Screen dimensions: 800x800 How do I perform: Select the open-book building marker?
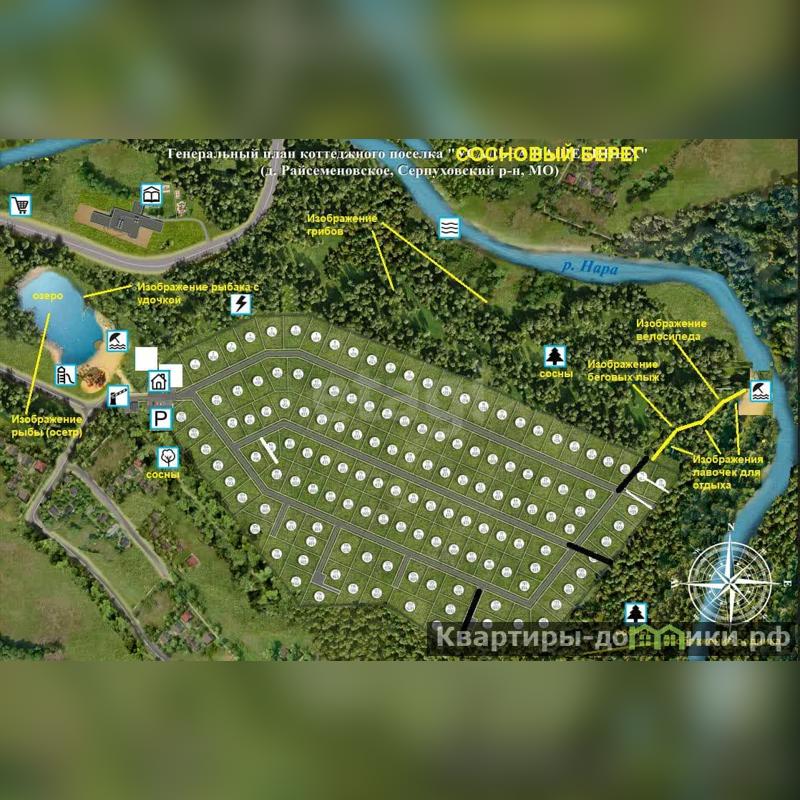[151, 194]
